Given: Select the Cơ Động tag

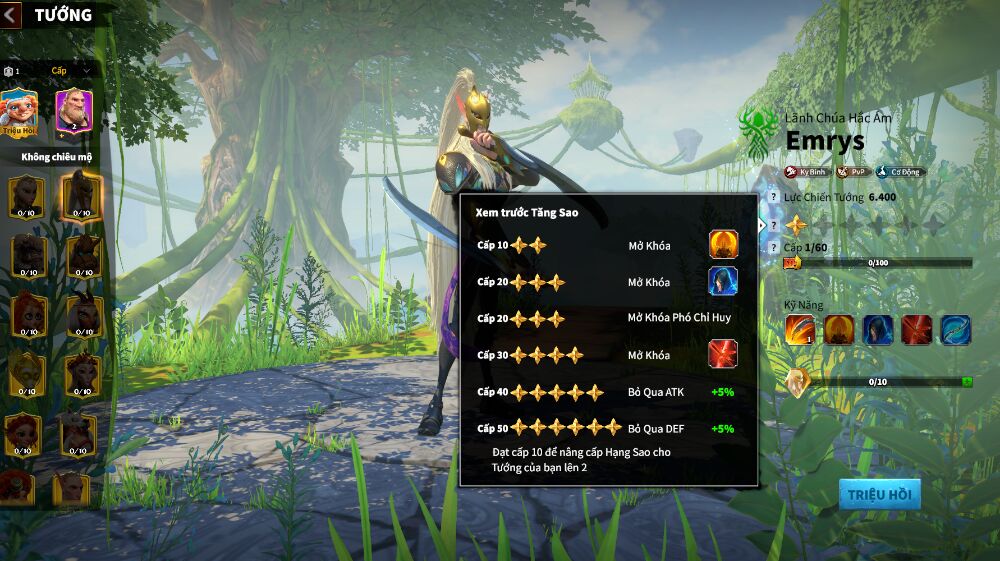Looking at the screenshot, I should click(901, 172).
